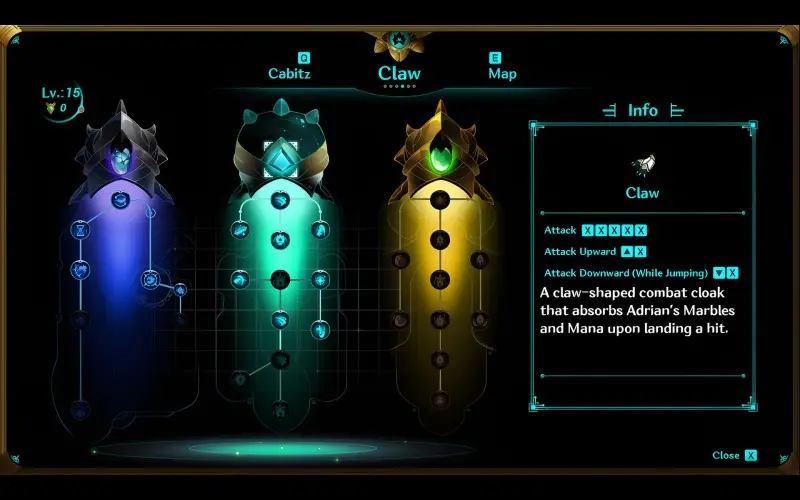
Task: Pick the top skill node under the golden cloak
Action: [x=439, y=200]
